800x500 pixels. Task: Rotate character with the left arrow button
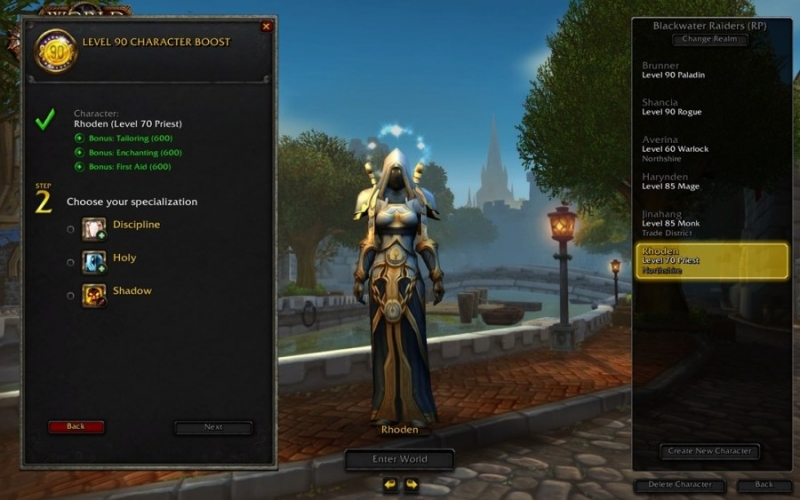(x=390, y=485)
